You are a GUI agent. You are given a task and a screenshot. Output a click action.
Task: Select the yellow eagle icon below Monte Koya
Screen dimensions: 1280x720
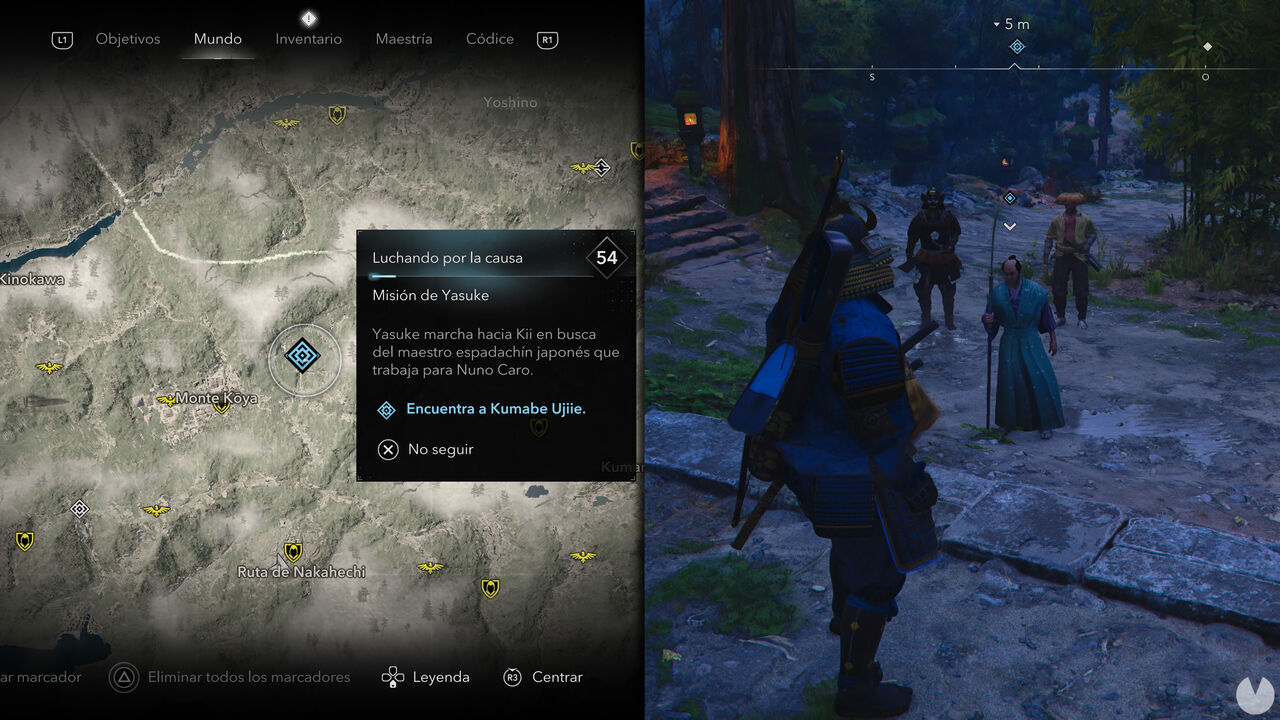tap(157, 510)
